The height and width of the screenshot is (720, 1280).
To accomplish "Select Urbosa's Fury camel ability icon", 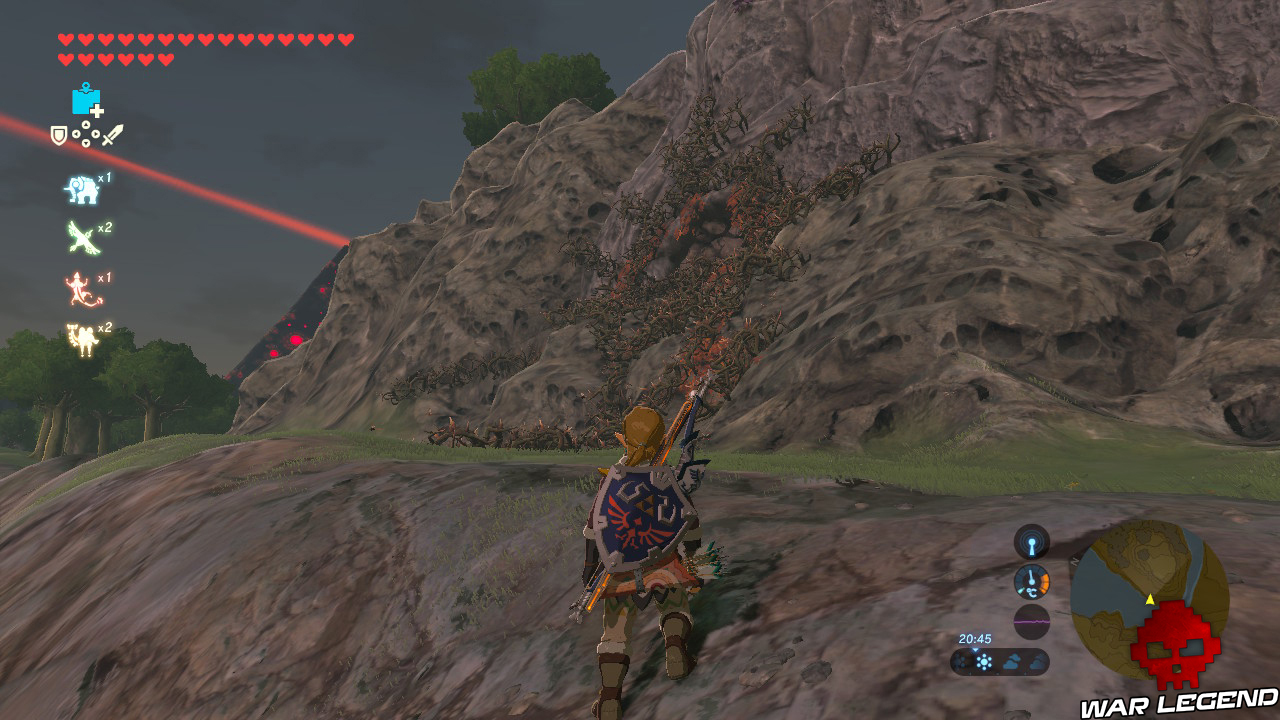I will pos(84,335).
